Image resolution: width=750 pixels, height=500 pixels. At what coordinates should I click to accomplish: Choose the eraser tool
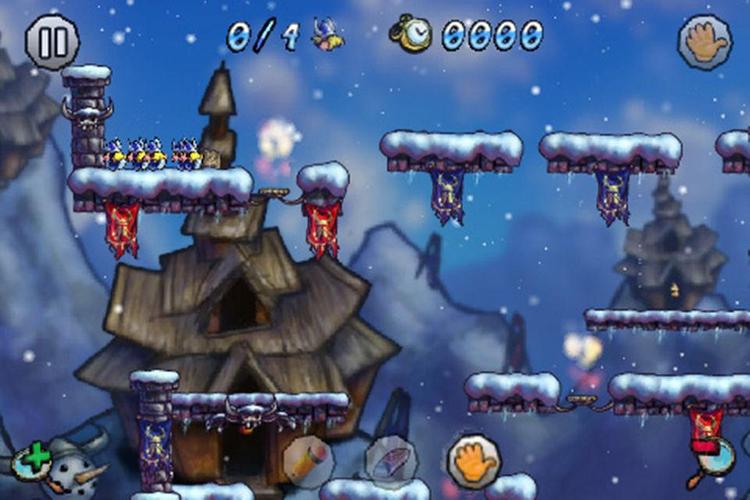coord(389,462)
